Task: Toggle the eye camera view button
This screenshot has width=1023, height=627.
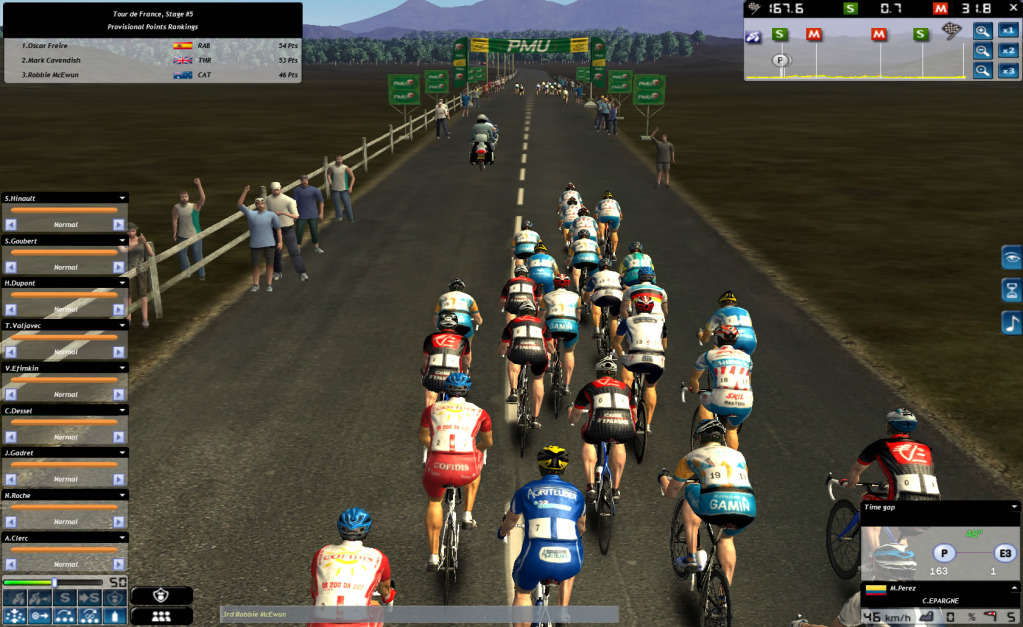Action: tap(1012, 258)
